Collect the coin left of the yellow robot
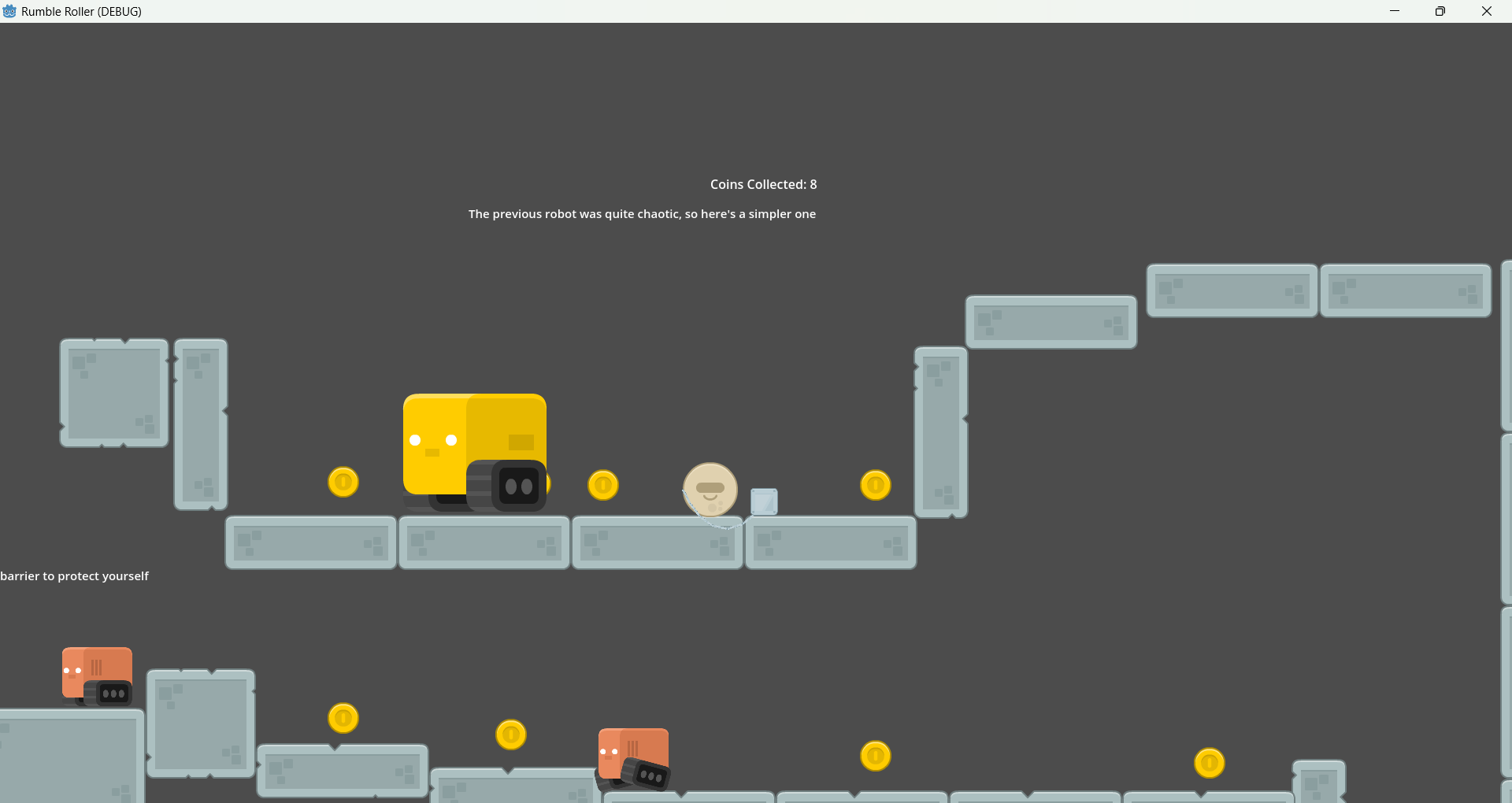The width and height of the screenshot is (1512, 803). point(343,482)
